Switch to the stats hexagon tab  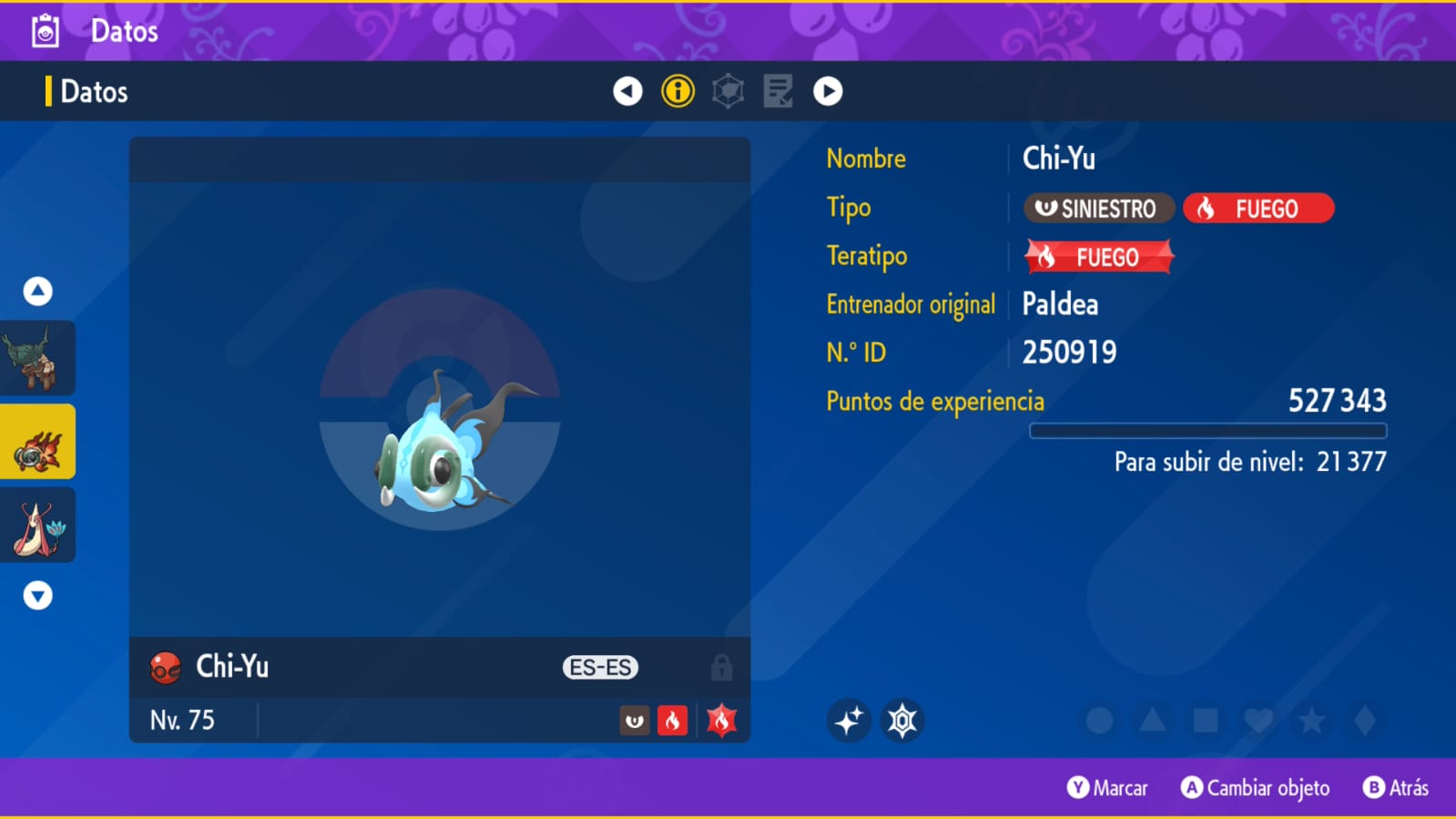point(728,91)
